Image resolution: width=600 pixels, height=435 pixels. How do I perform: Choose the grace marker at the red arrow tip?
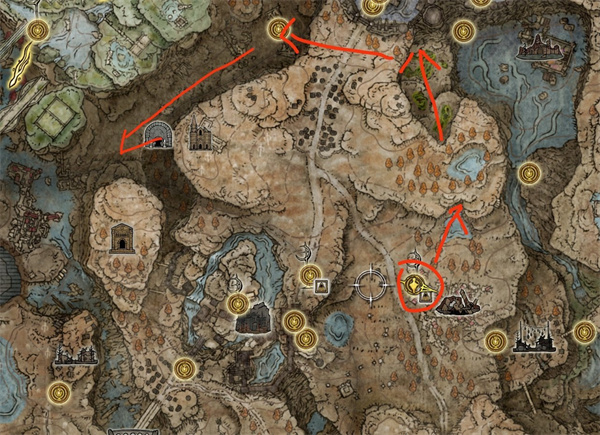276,31
